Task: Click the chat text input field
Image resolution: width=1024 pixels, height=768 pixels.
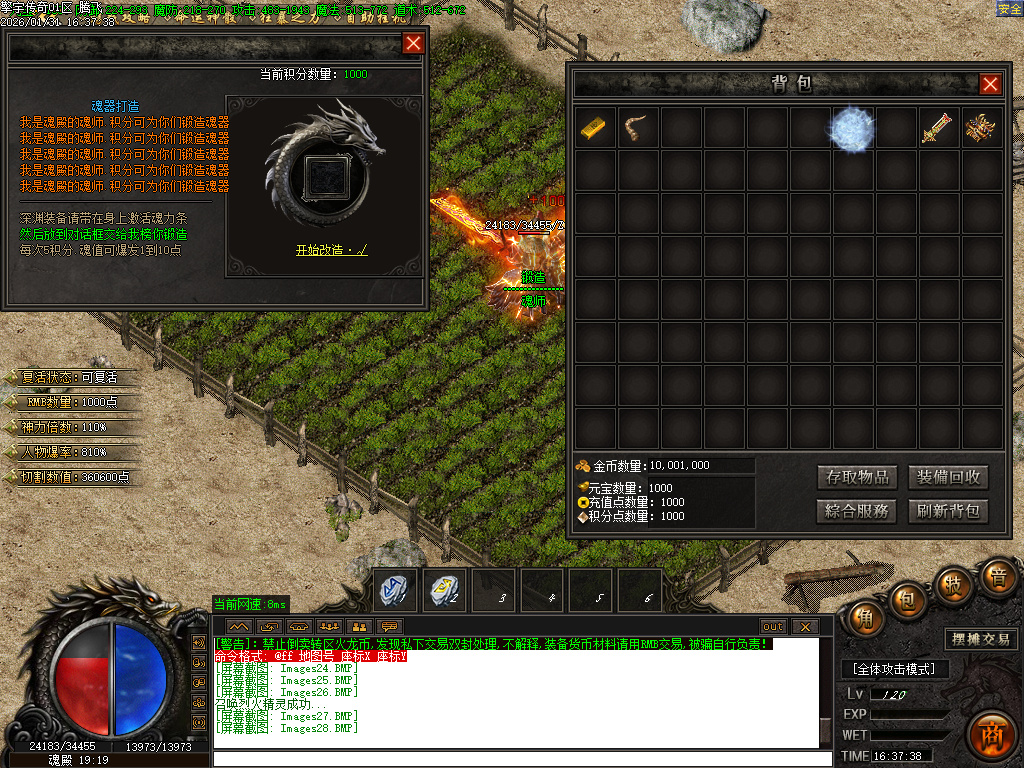Action: point(520,758)
